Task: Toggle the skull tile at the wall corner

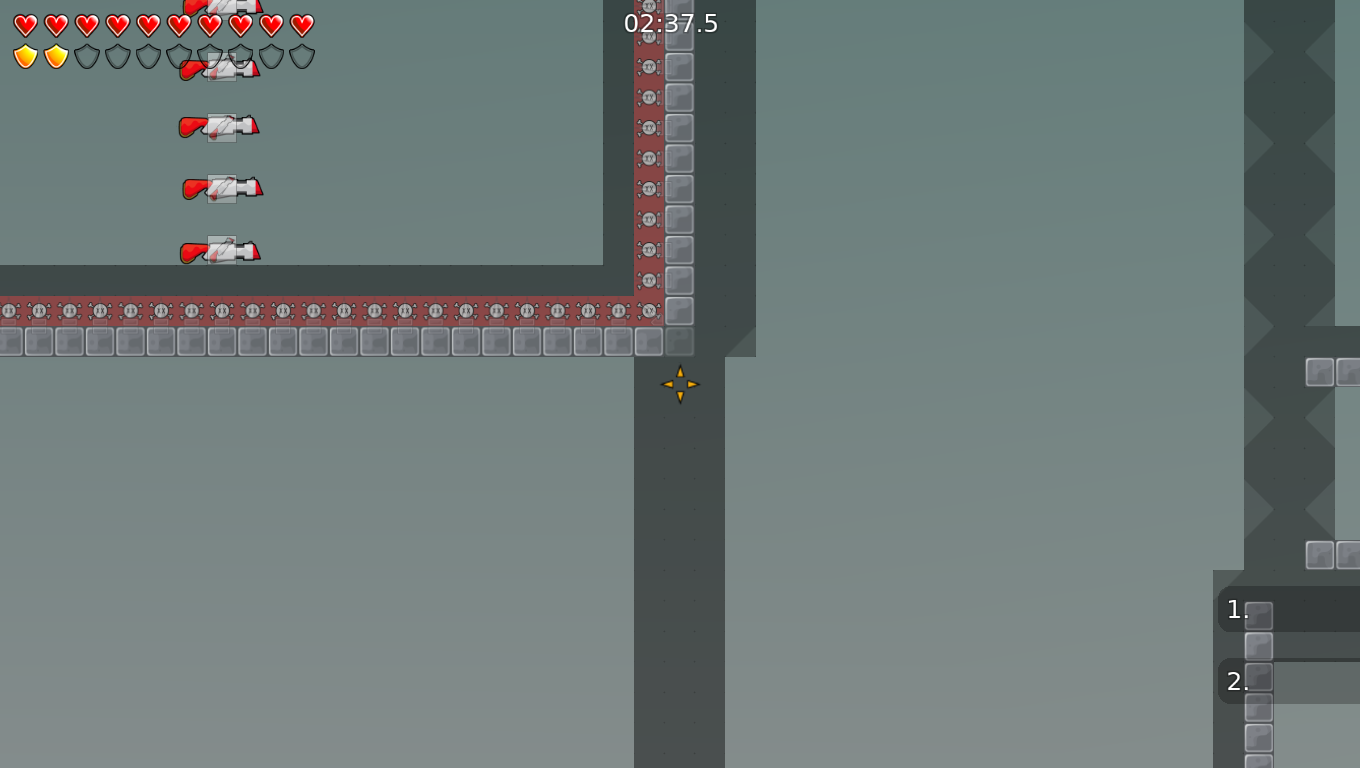Action: (x=650, y=310)
